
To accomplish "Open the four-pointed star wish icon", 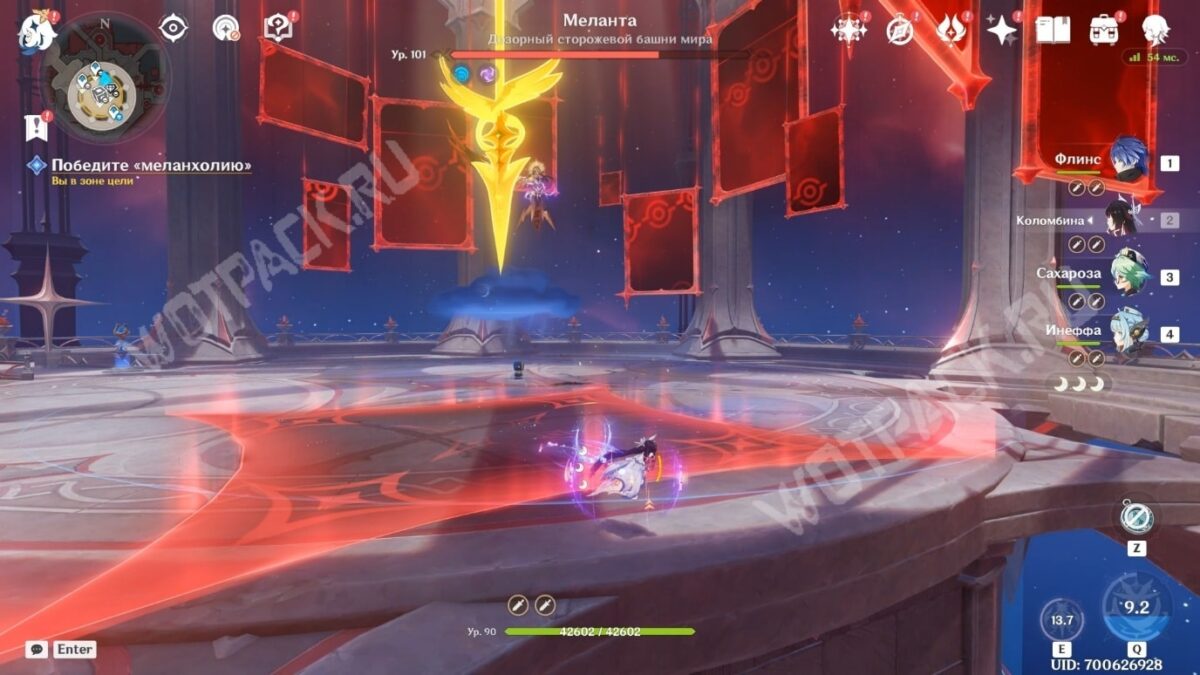I will point(1001,30).
